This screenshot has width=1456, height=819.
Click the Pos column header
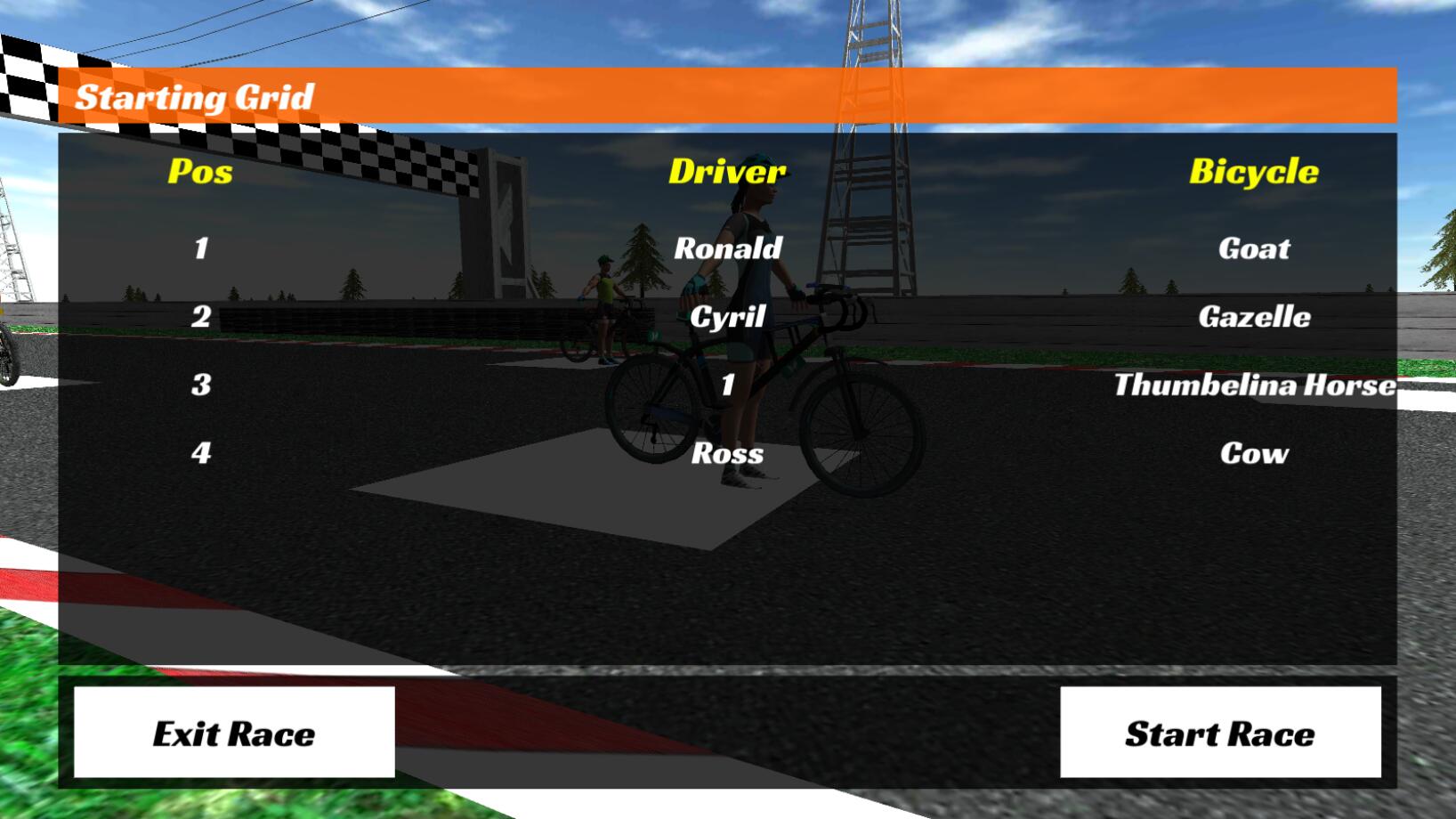coord(200,174)
